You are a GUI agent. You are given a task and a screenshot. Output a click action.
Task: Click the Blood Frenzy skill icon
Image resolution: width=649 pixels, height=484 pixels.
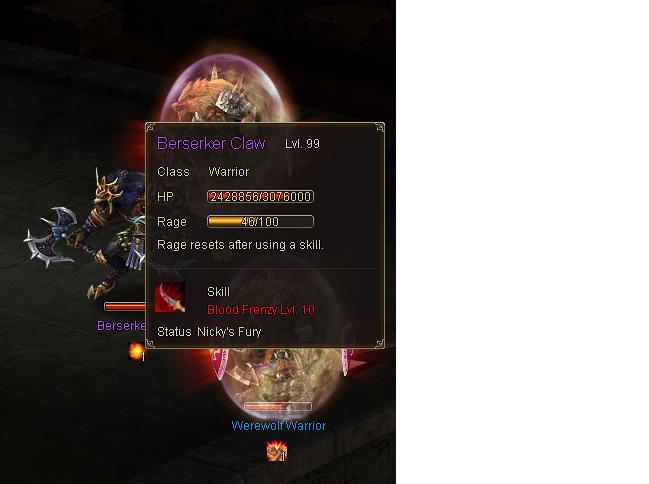(x=170, y=298)
